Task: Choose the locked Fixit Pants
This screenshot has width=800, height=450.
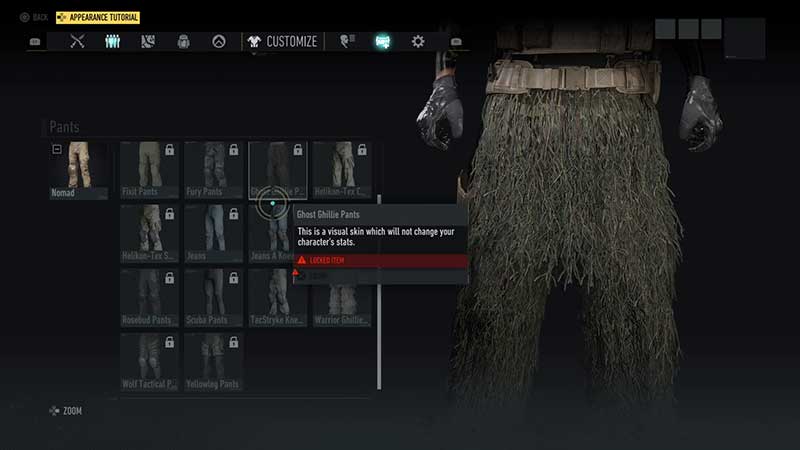Action: pos(149,170)
